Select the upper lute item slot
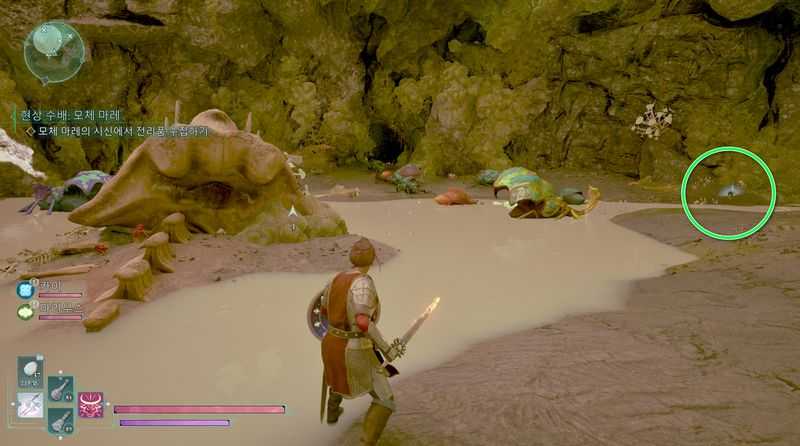The width and height of the screenshot is (800, 446). point(60,388)
